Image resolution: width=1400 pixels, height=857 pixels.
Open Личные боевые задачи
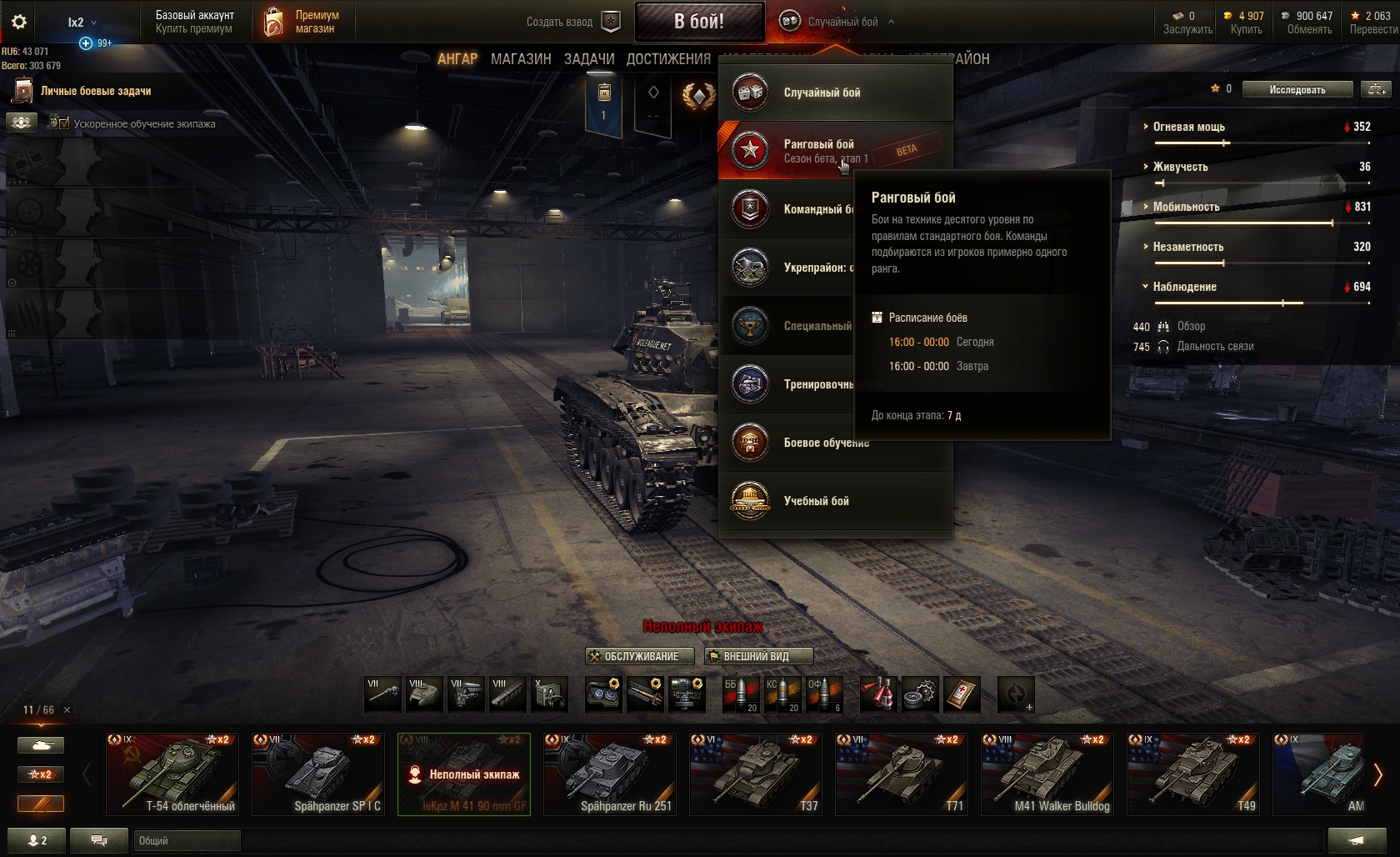tap(95, 91)
